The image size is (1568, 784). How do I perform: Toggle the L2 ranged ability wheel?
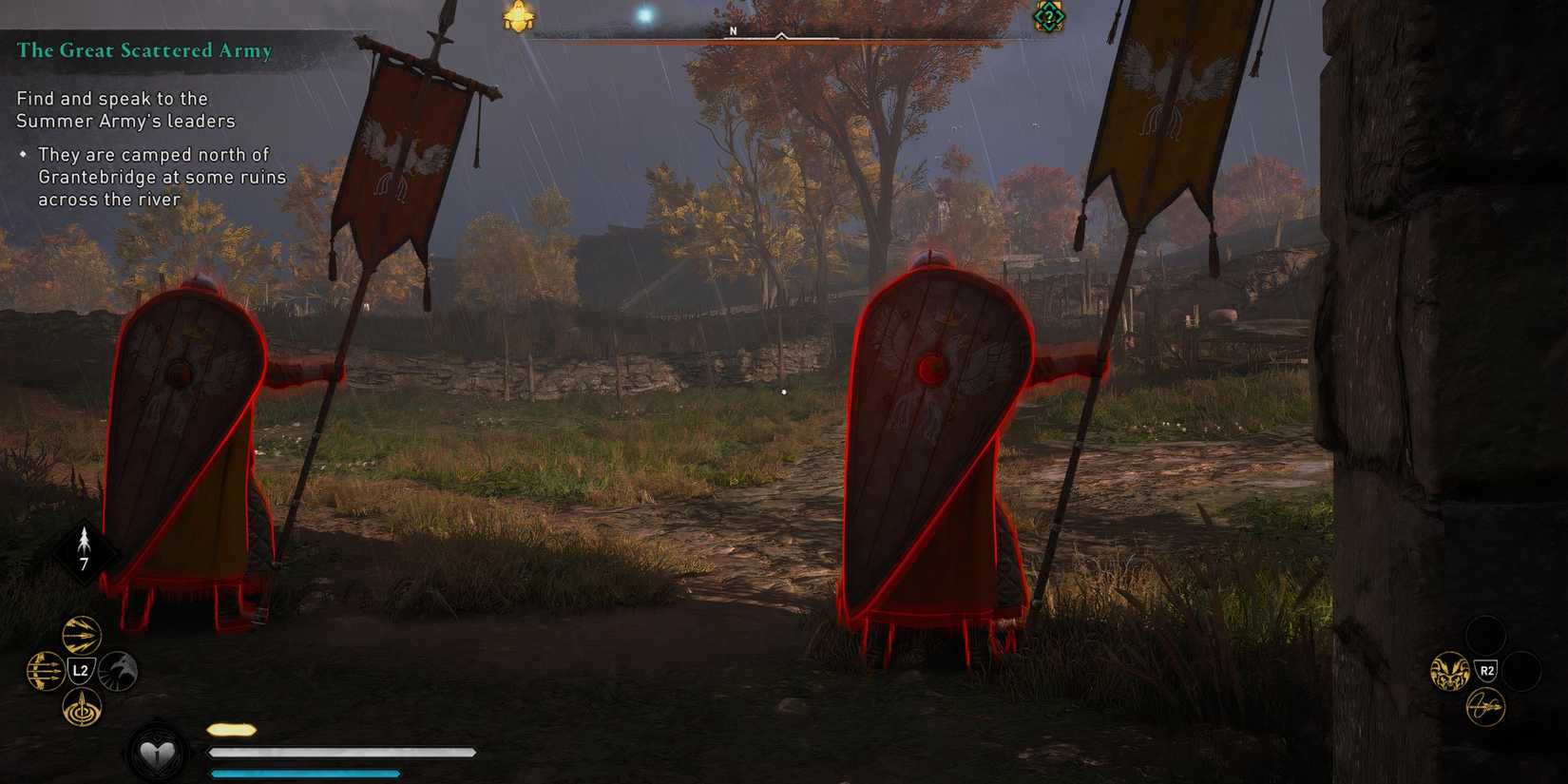point(80,670)
